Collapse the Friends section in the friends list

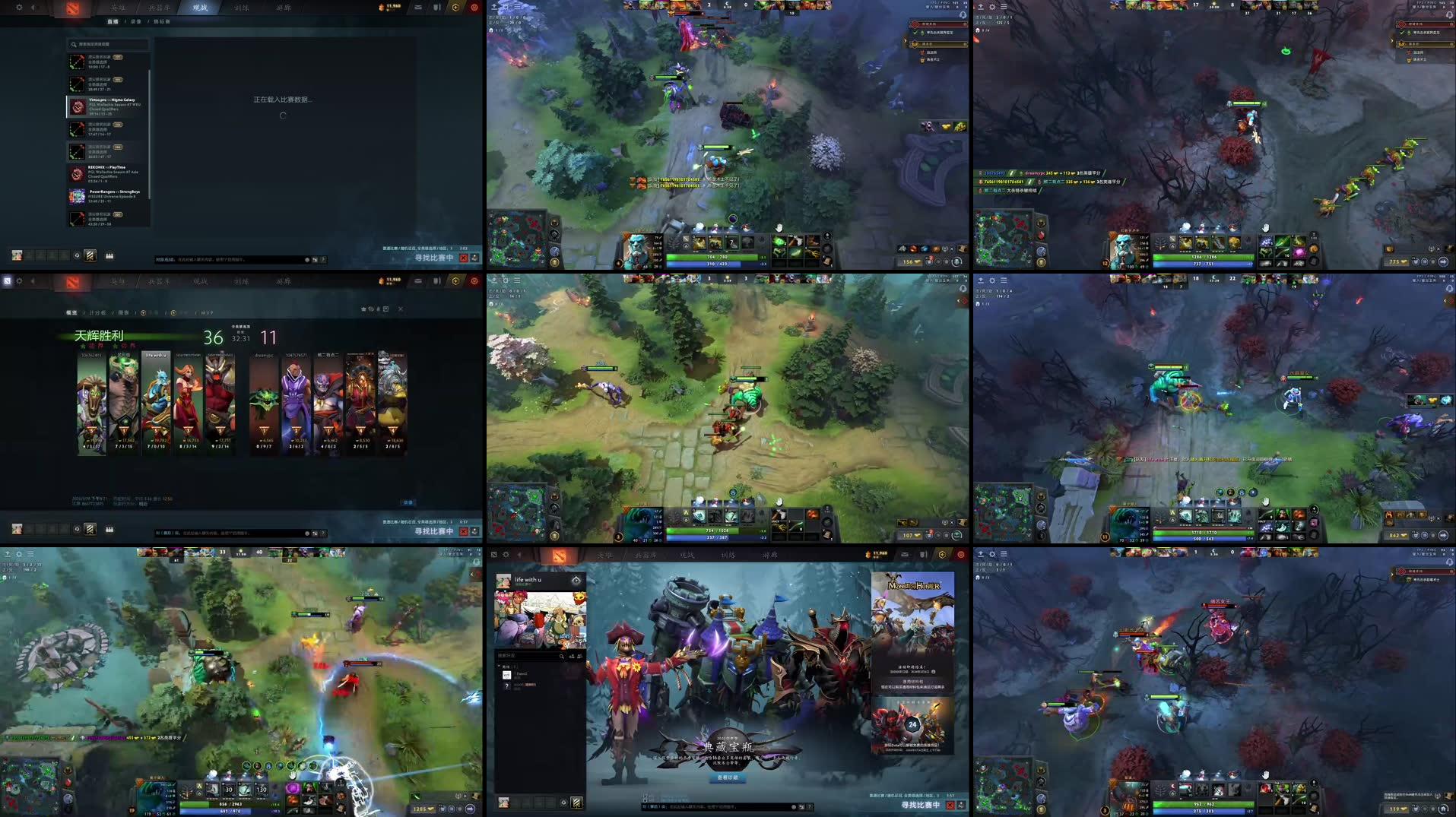(499, 667)
